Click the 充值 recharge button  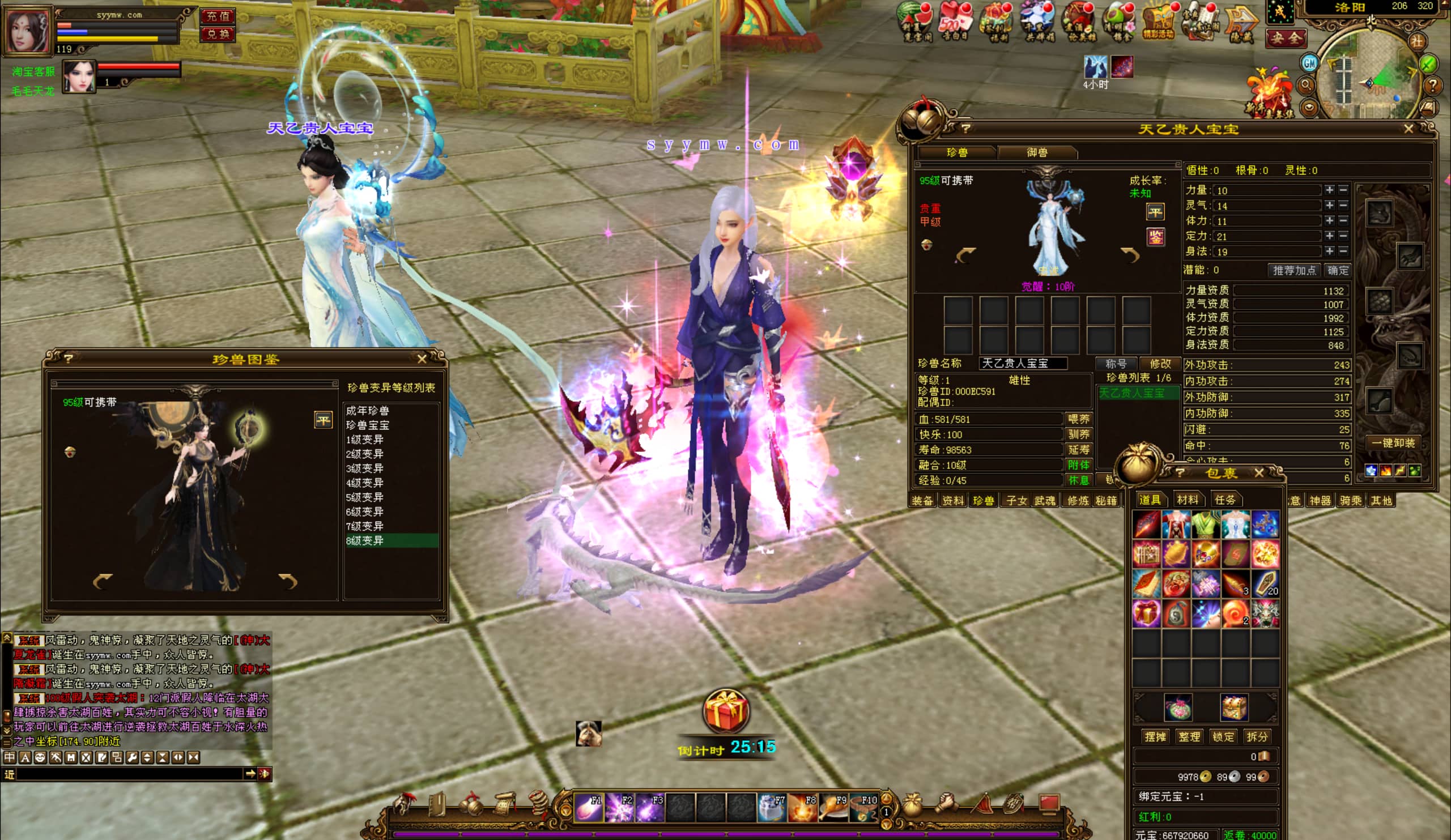(218, 16)
